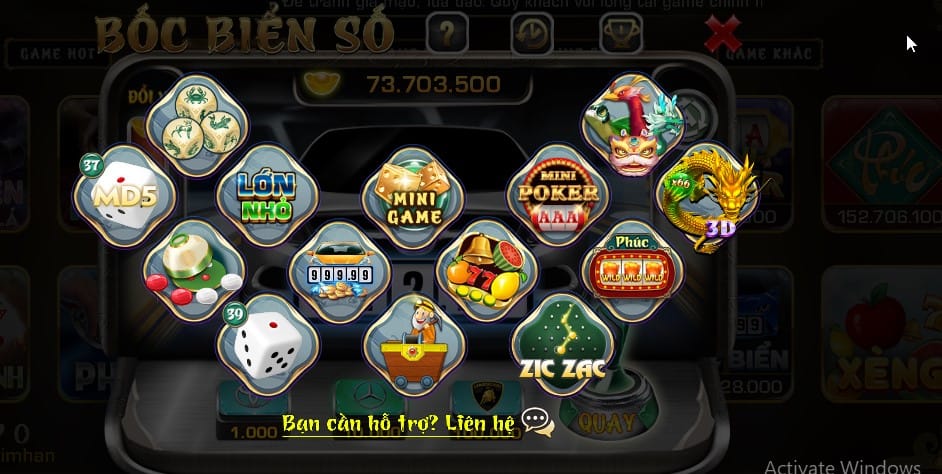This screenshot has height=474, width=942.
Task: Open the Mini Game dice icon
Action: 413,194
